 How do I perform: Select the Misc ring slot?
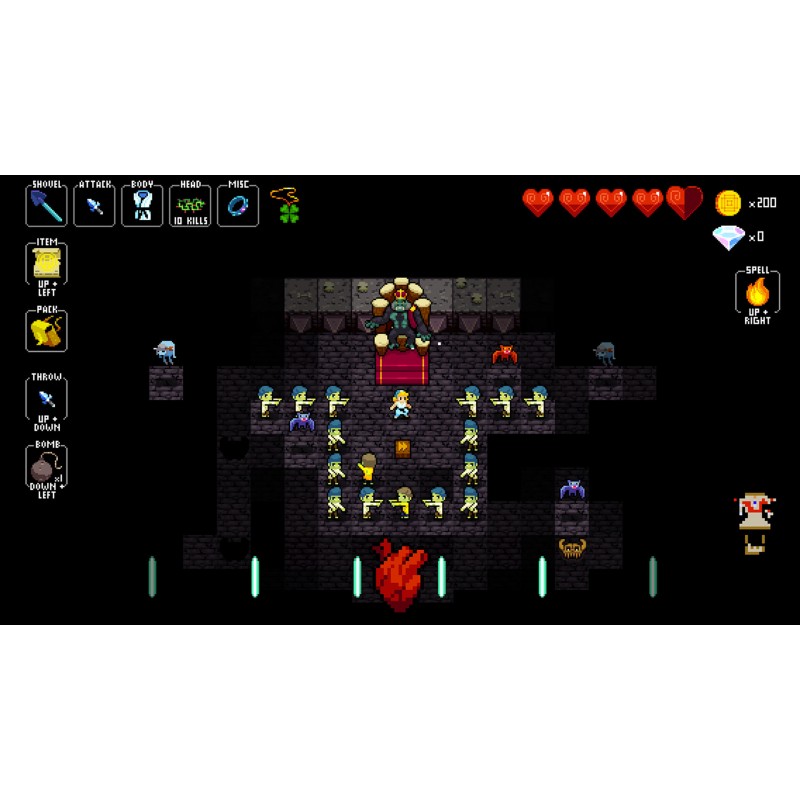pyautogui.click(x=238, y=206)
